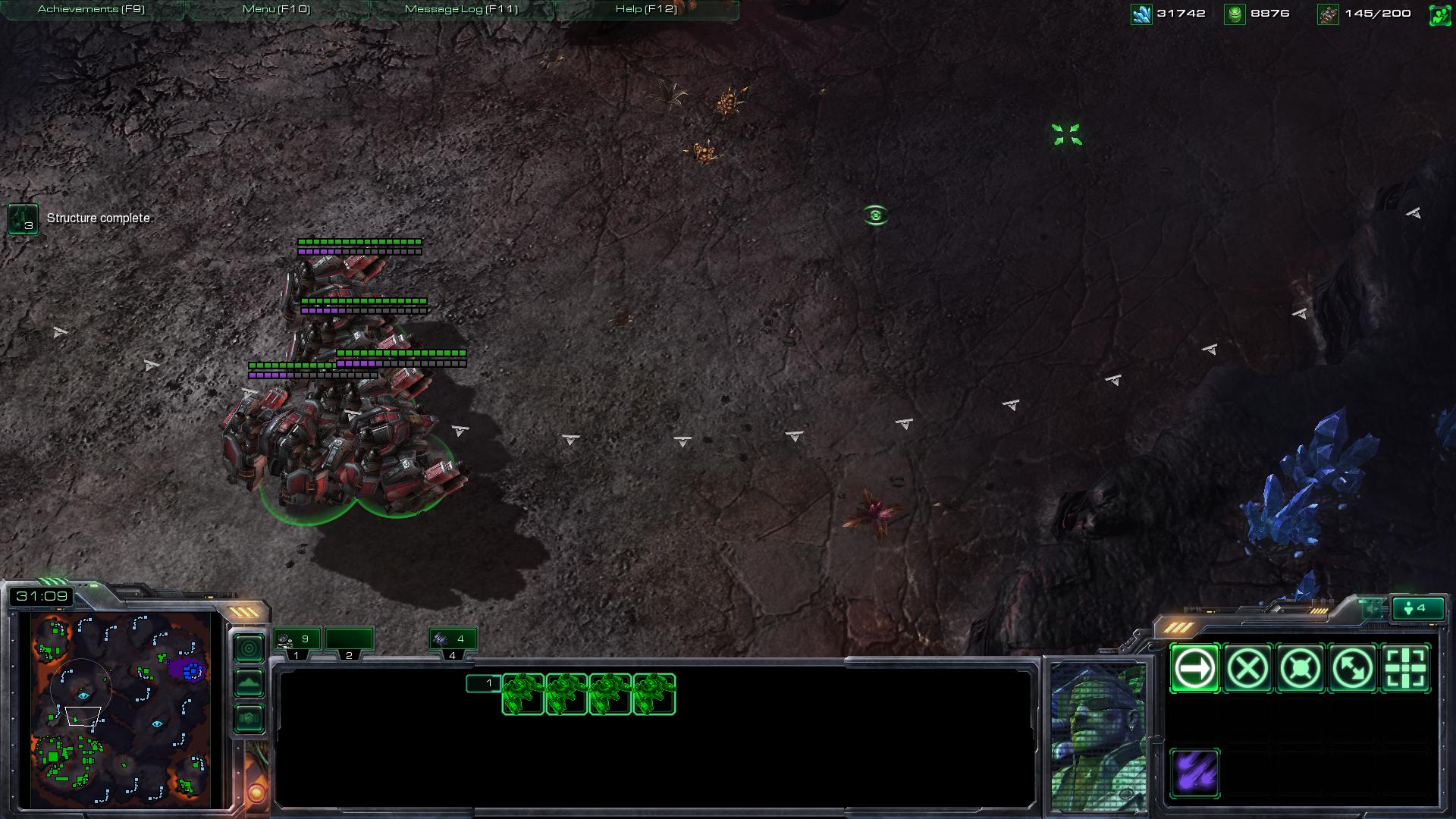Click the minimap ping button
This screenshot has width=1456, height=819.
click(249, 648)
